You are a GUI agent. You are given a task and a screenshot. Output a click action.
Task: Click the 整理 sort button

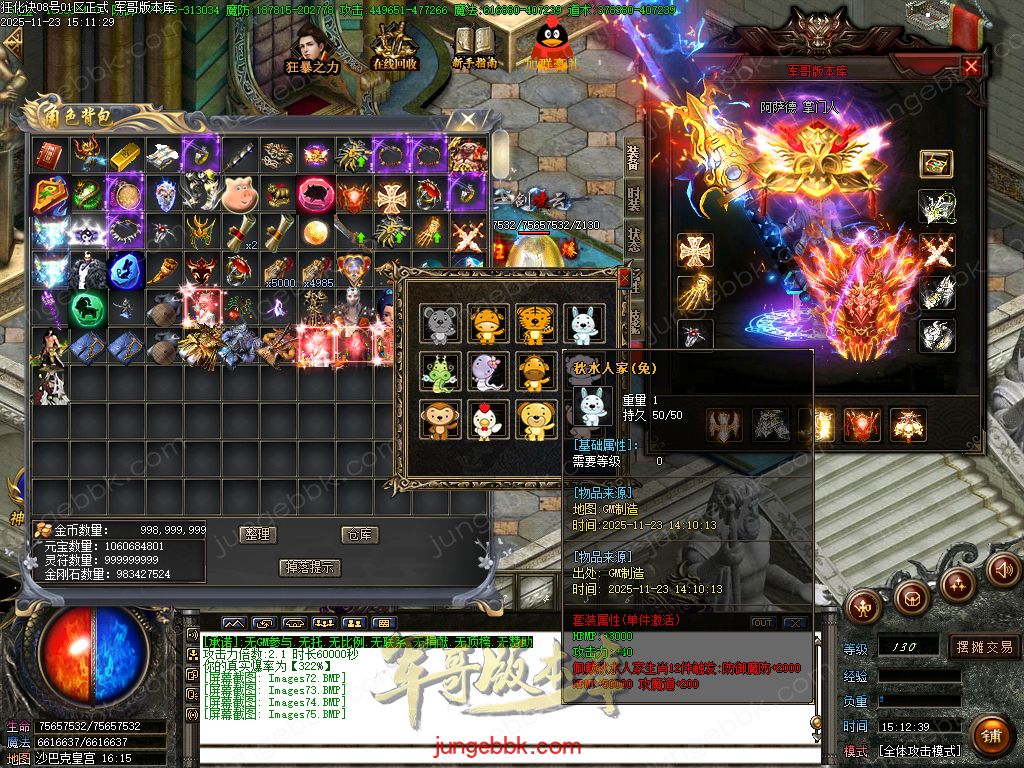click(x=258, y=534)
